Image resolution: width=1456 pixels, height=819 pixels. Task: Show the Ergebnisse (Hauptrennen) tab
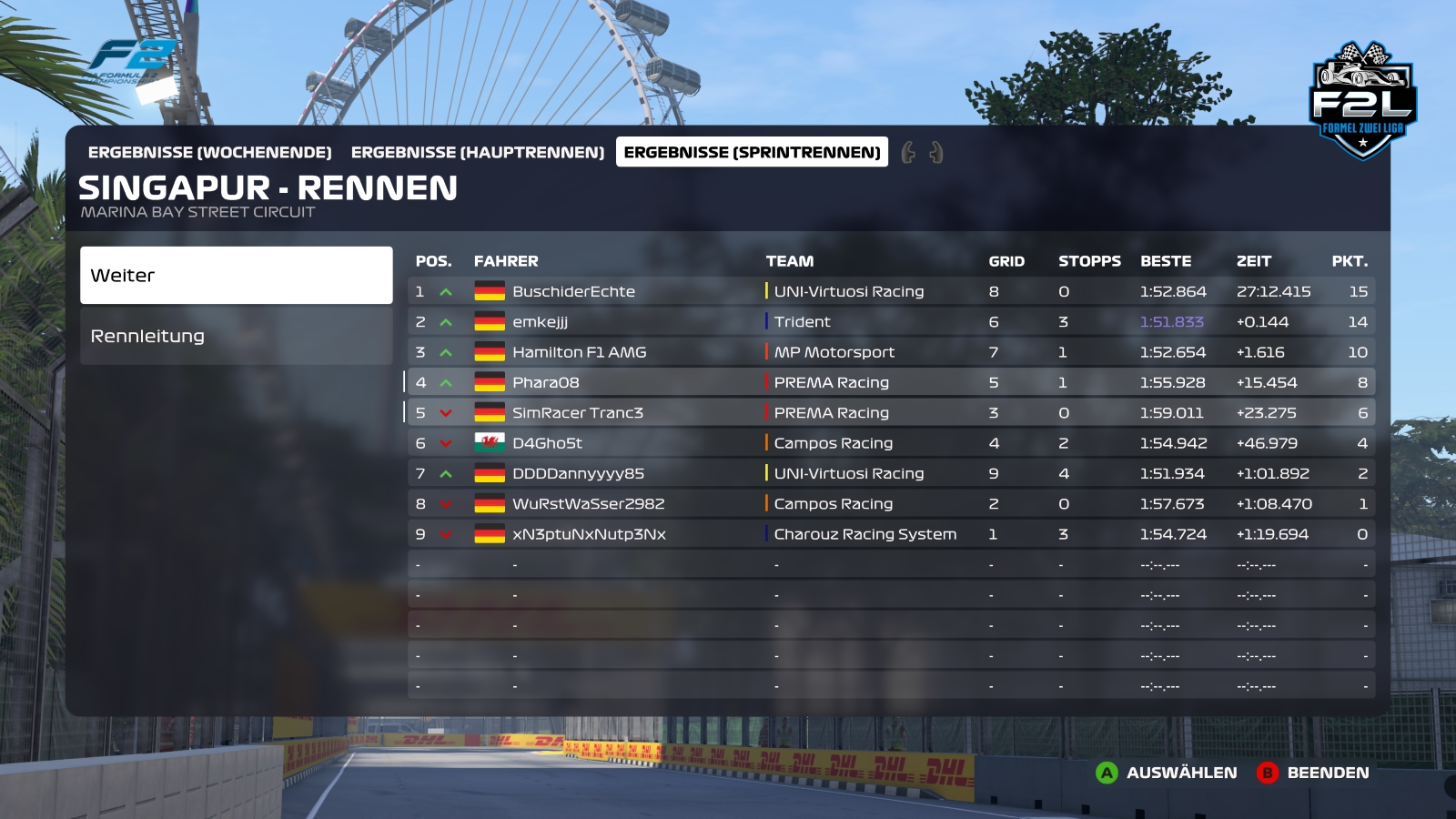[x=478, y=152]
